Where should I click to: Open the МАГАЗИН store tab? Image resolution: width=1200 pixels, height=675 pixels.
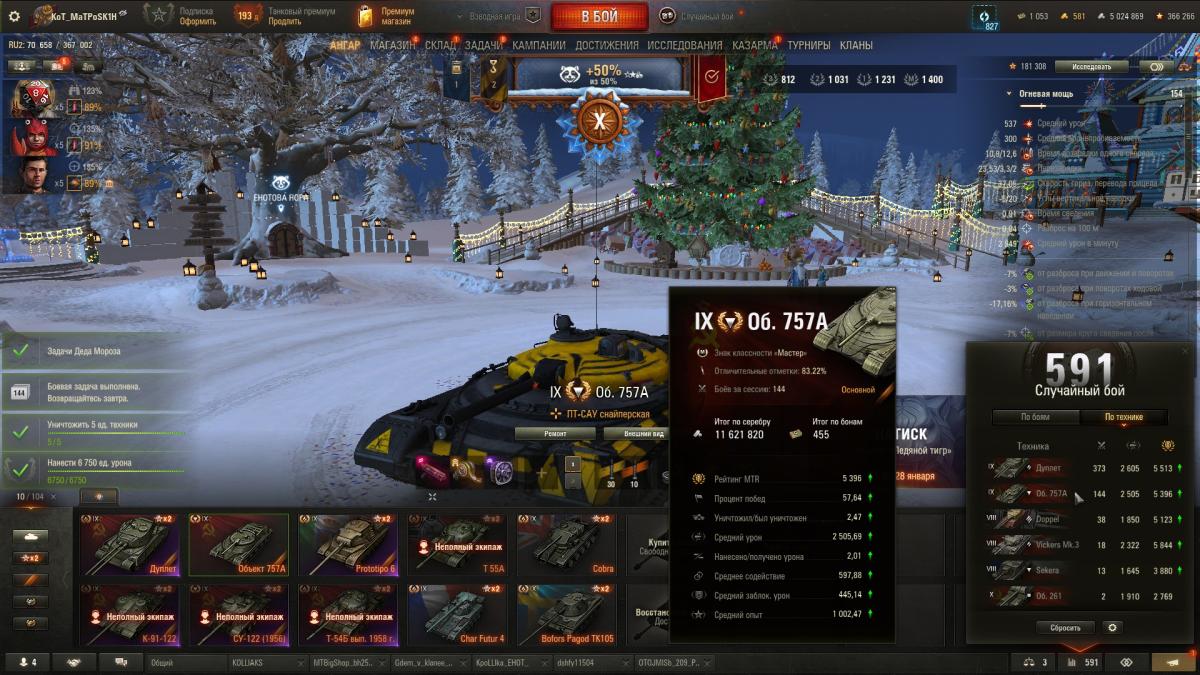click(393, 45)
